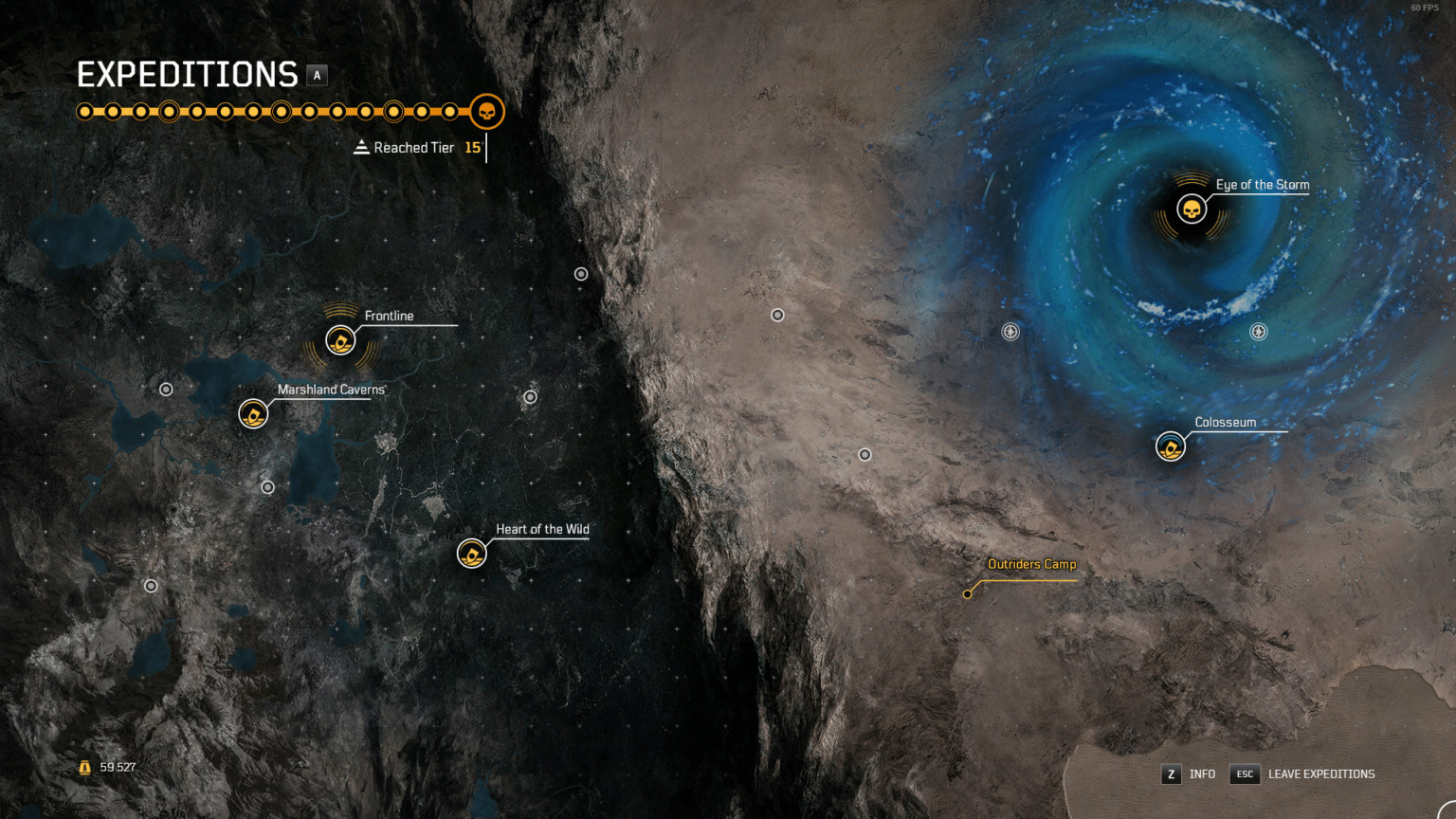This screenshot has width=1456, height=819.
Task: Select the Eye of the Storm expedition
Action: tap(1192, 209)
